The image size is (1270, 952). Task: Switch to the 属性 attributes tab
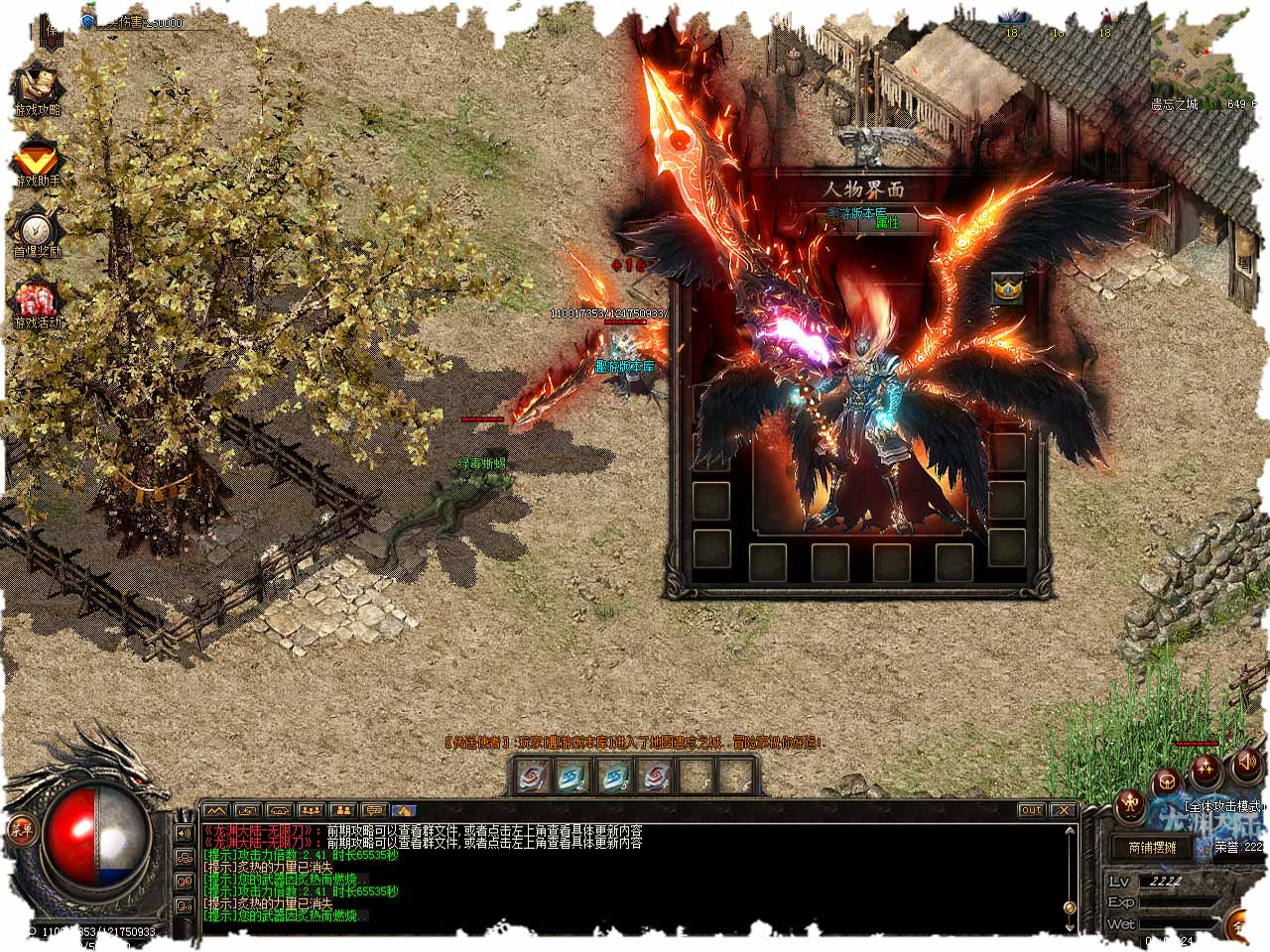(886, 223)
